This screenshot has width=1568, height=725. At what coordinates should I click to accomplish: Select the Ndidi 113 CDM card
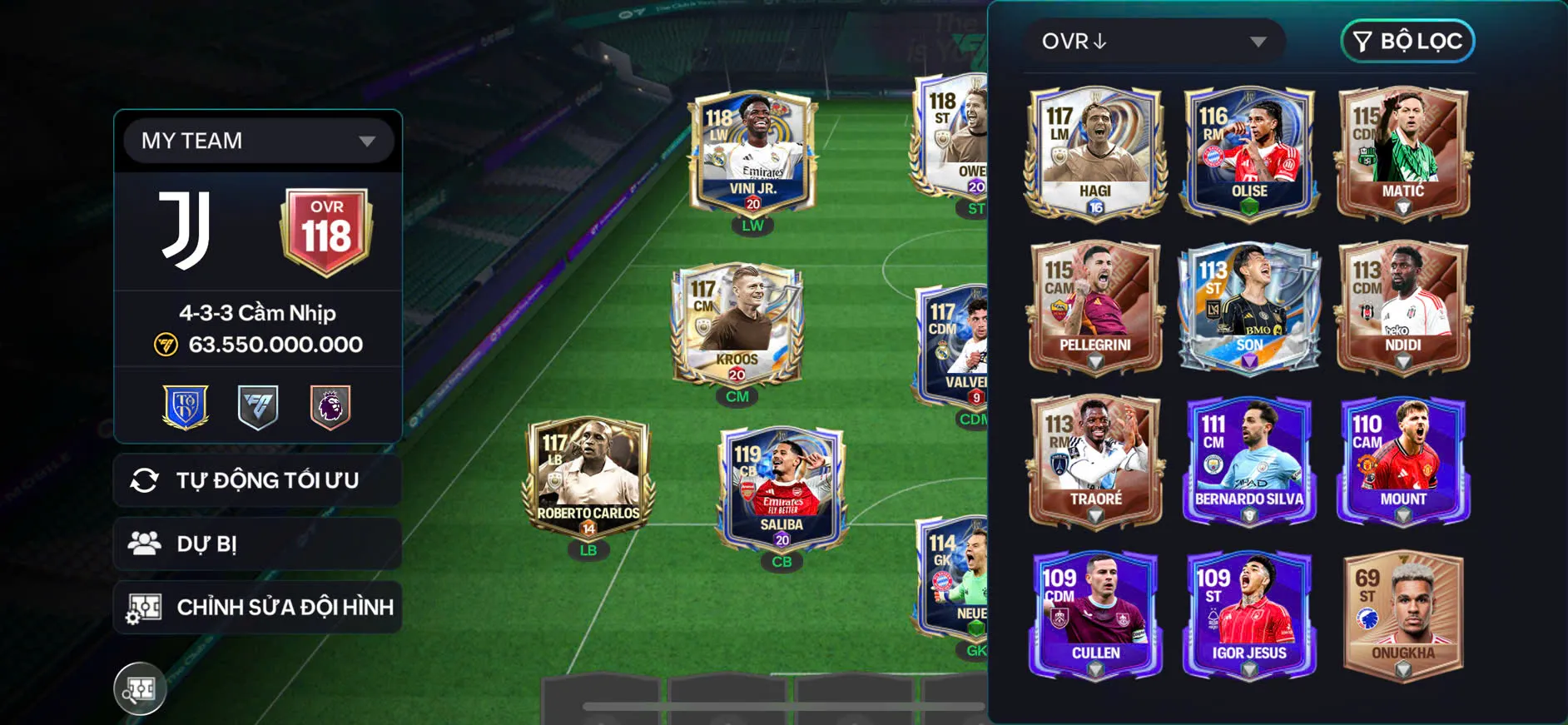(x=1402, y=306)
